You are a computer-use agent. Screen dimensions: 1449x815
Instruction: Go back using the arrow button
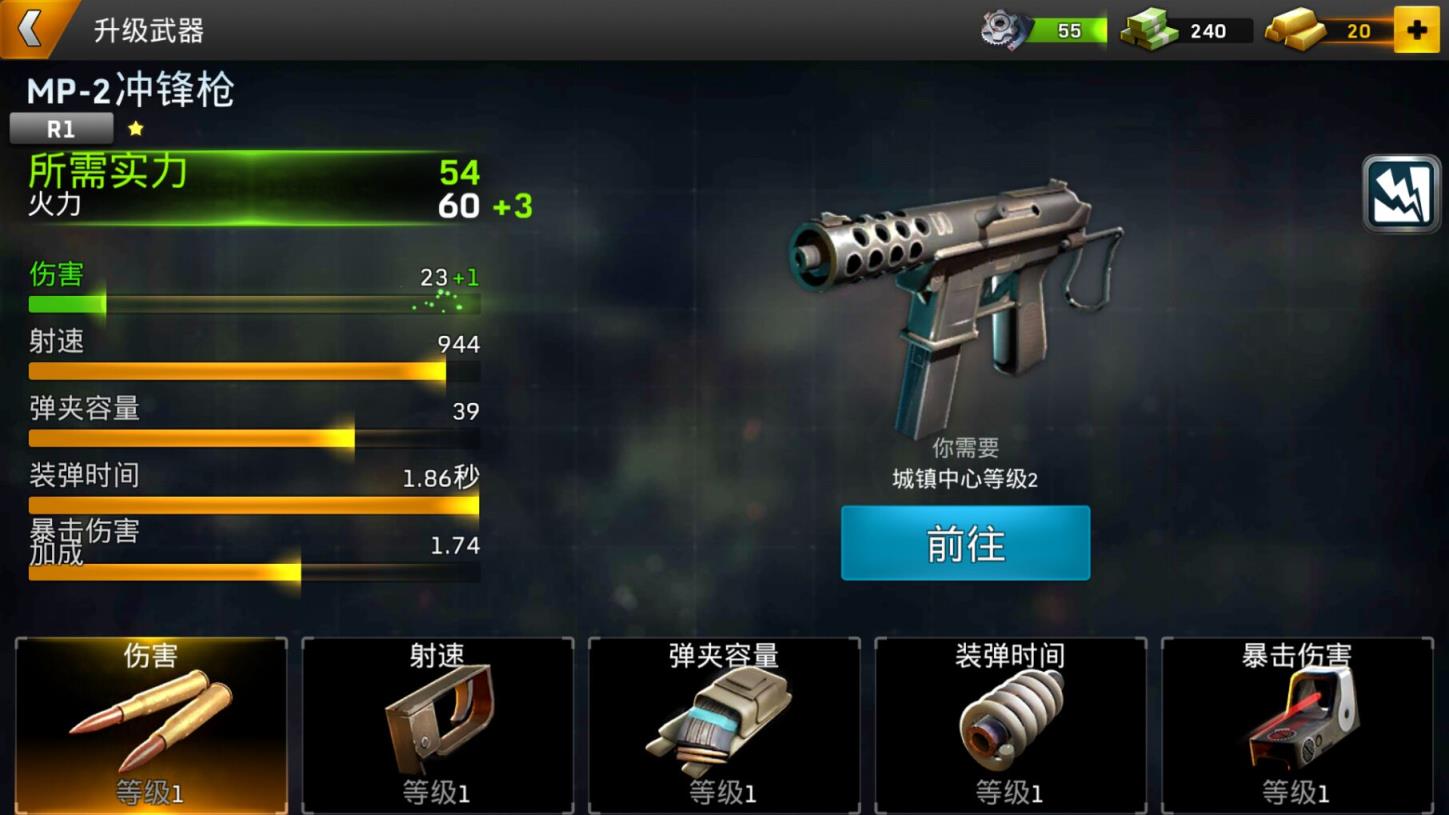pos(32,28)
